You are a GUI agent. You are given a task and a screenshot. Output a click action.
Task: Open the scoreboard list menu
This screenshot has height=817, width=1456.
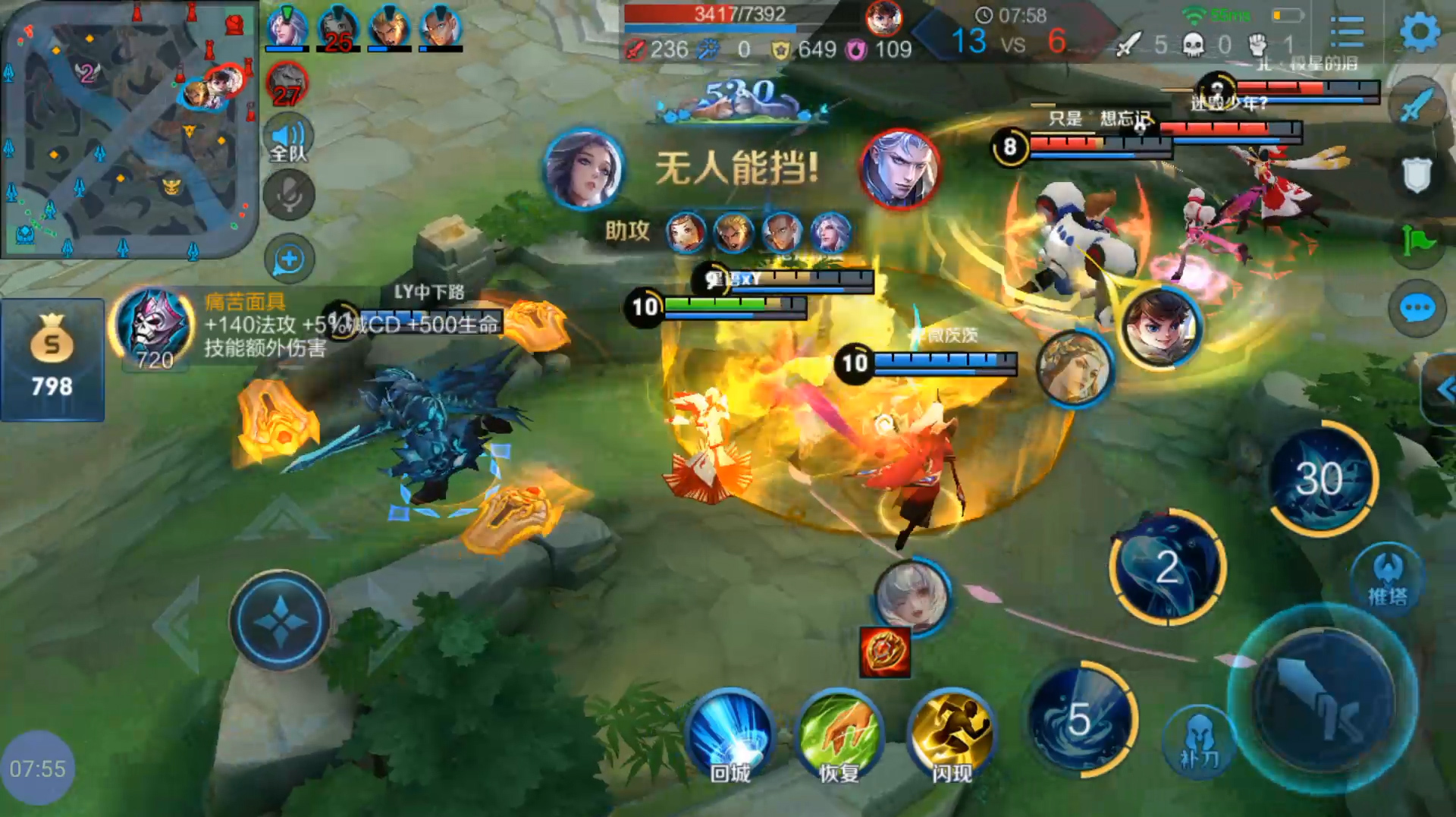(1347, 33)
